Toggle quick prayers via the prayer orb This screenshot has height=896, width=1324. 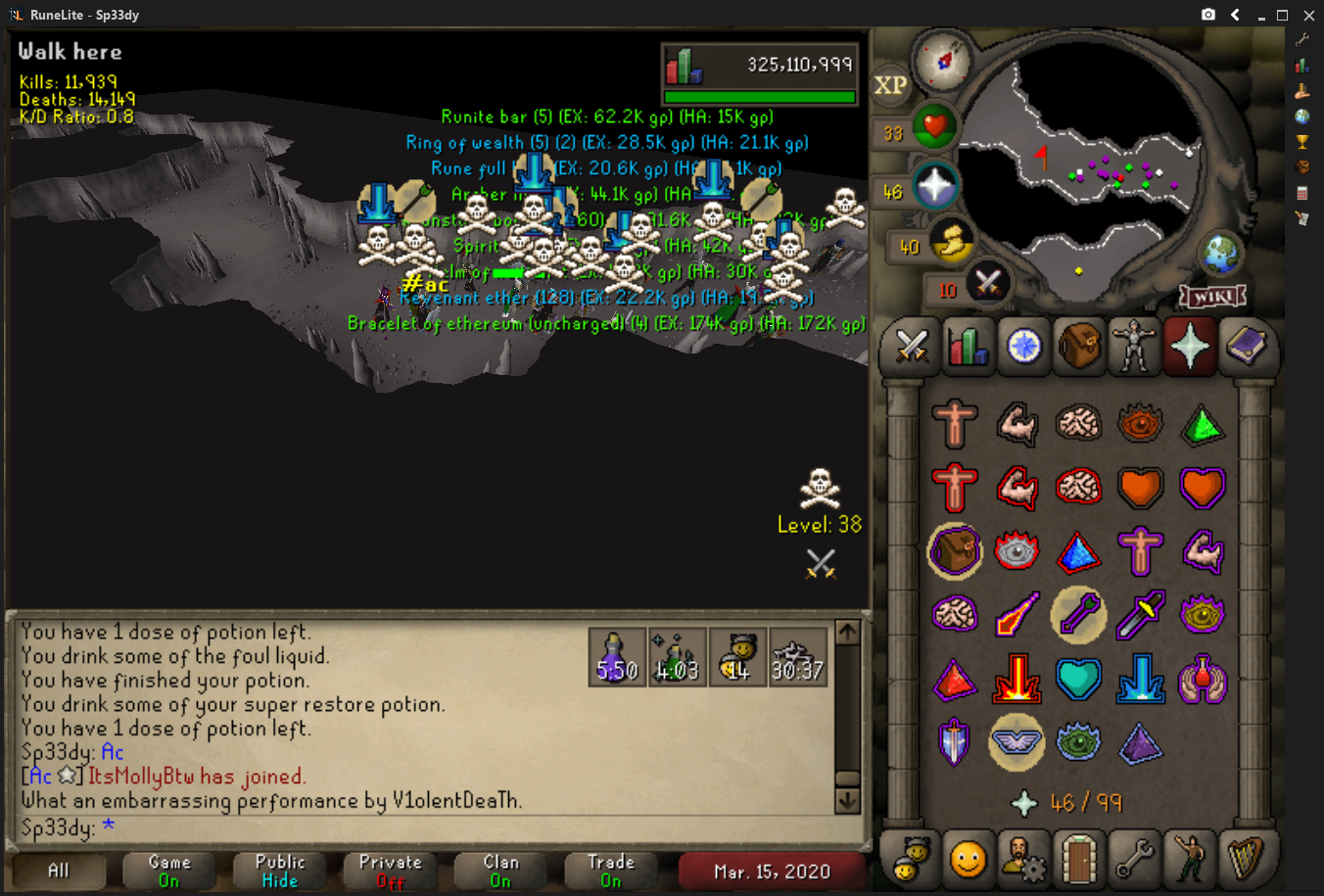(x=933, y=186)
